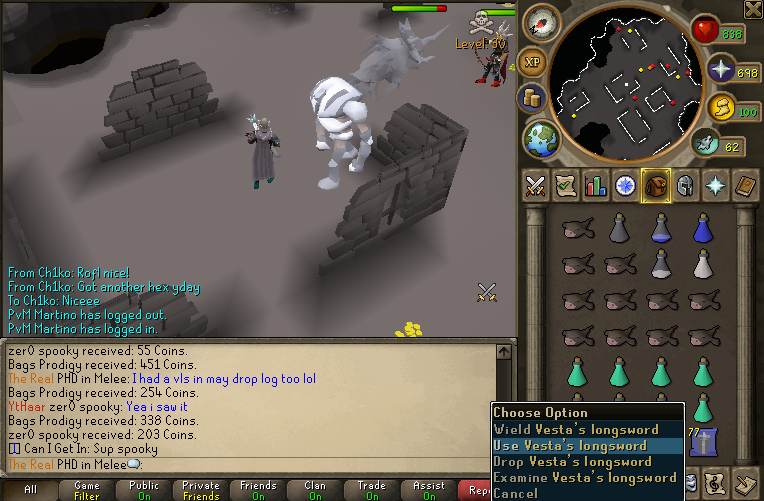Open the combat options crossed-swords tab
Image resolution: width=764 pixels, height=501 pixels.
tap(535, 185)
